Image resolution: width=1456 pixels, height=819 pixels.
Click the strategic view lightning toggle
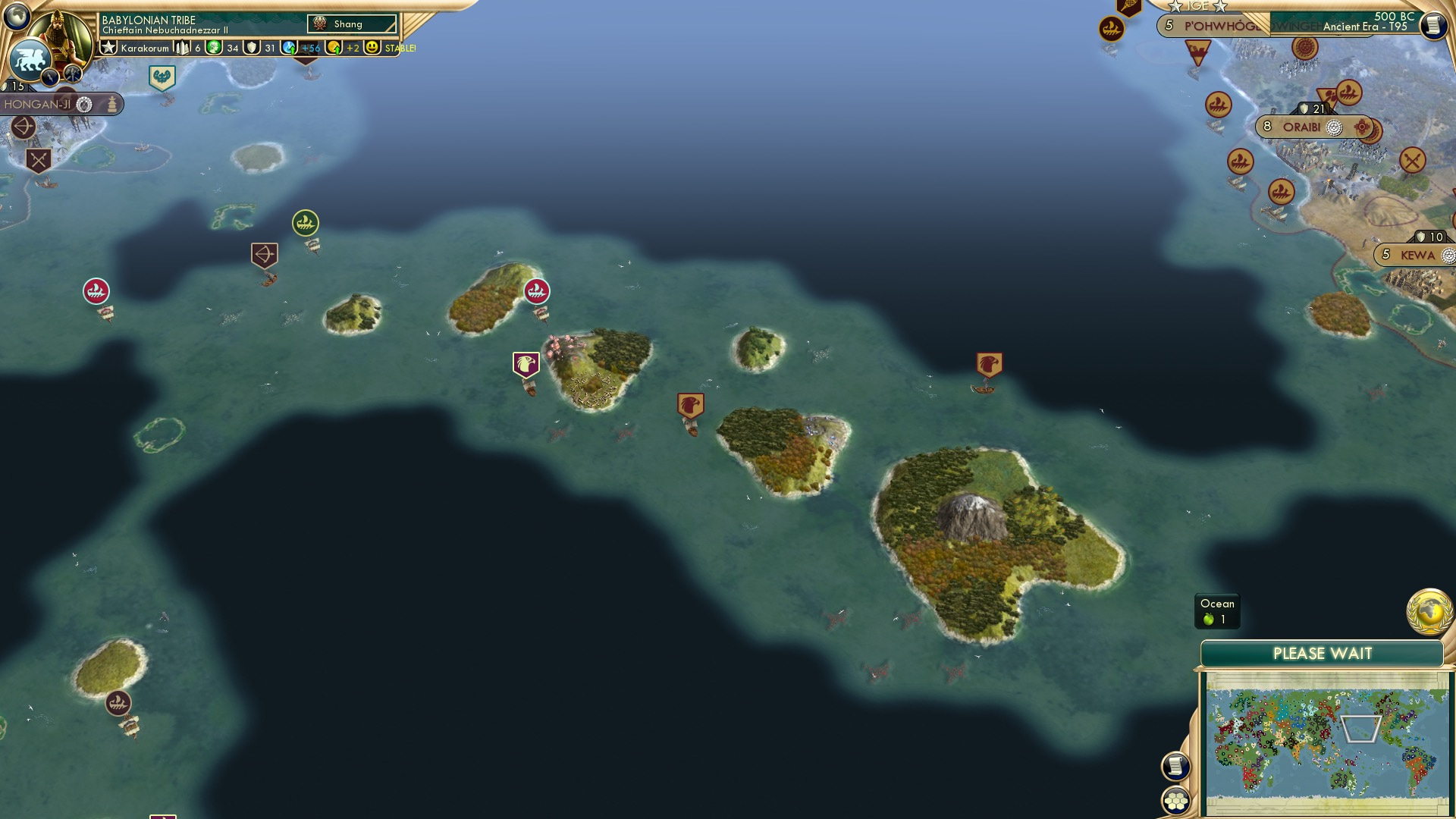click(x=50, y=74)
